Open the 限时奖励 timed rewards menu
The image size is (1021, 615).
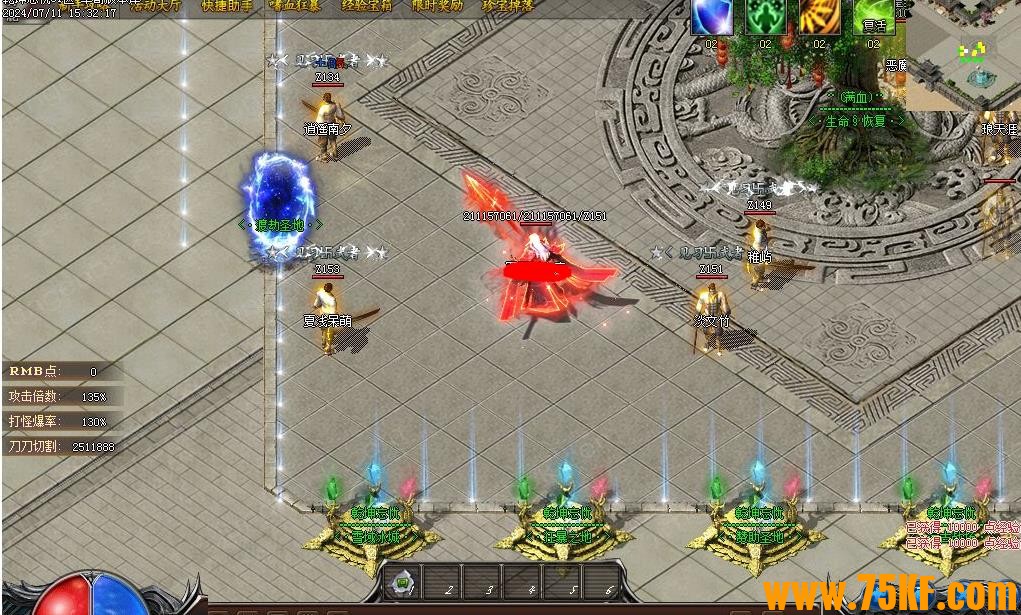[x=439, y=6]
